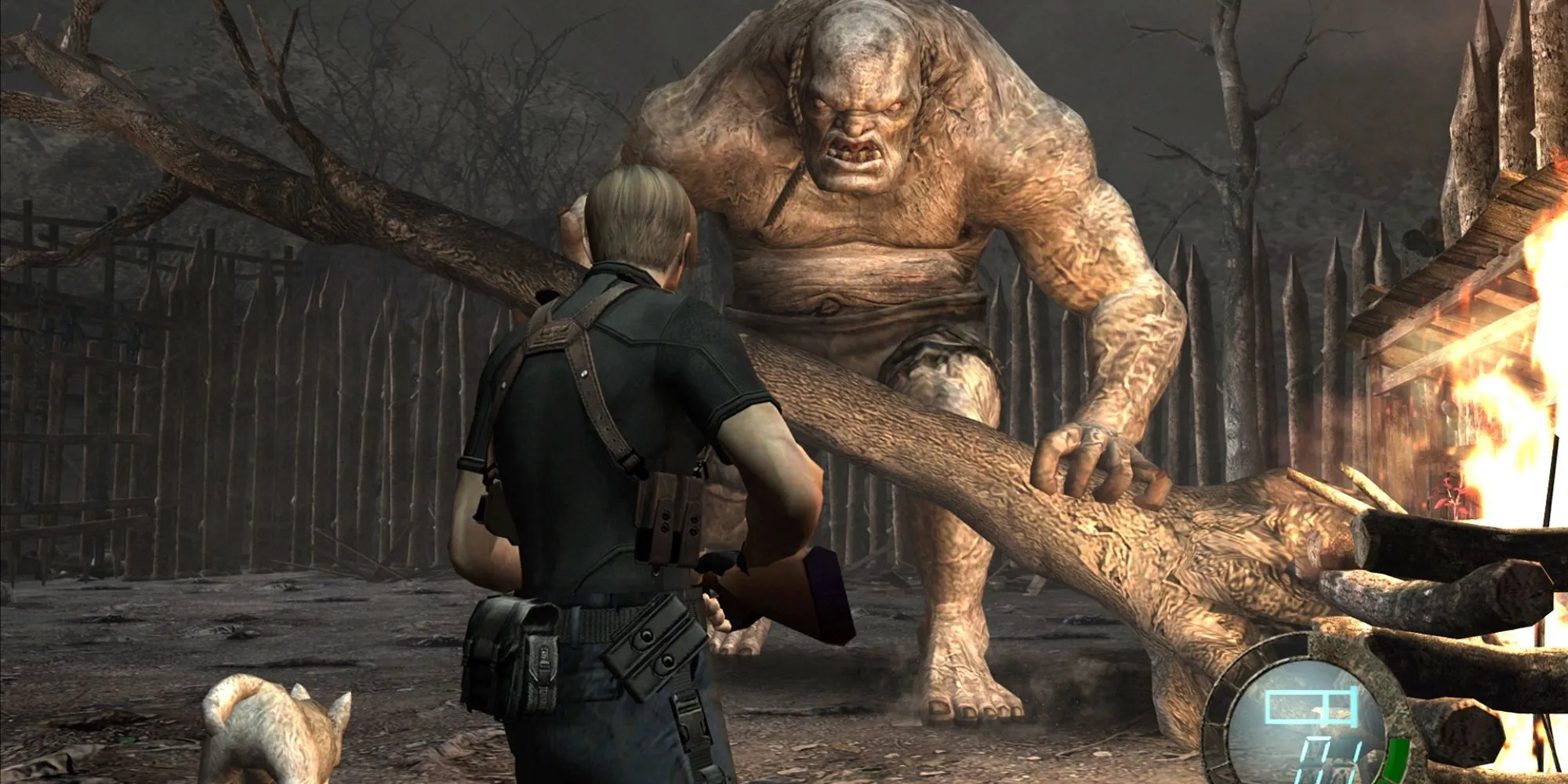Viewport: 1568px width, 784px height.
Task: Click Leon's shoulder holster strap
Action: [x=596, y=384]
